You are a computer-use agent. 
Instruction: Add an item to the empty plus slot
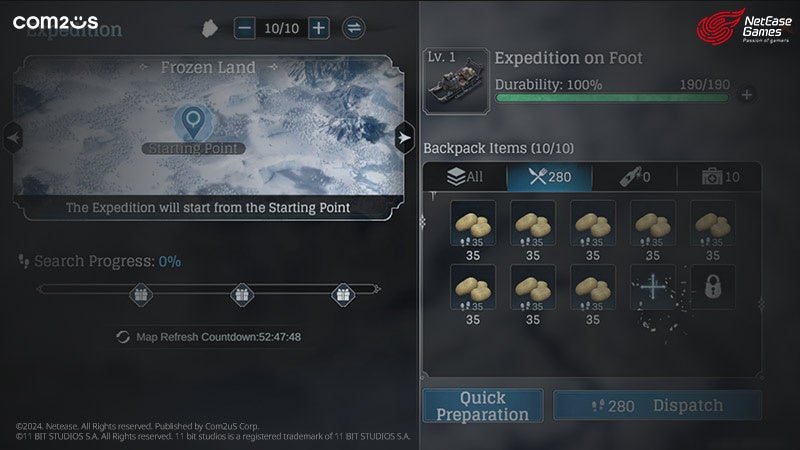click(x=652, y=287)
